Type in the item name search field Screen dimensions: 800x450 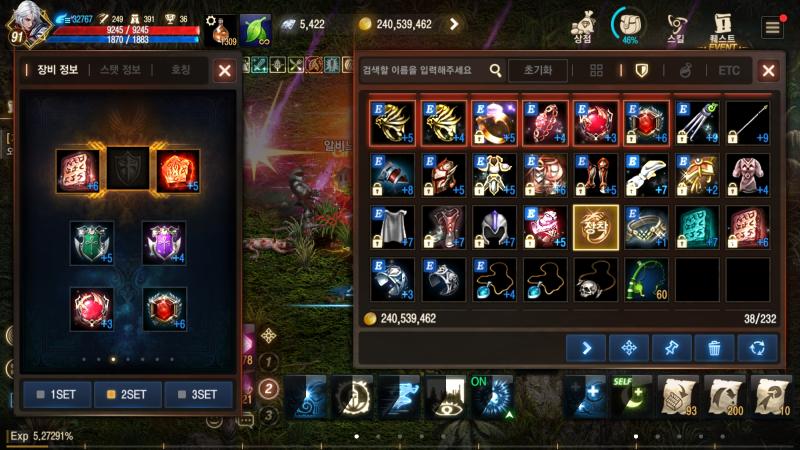(x=422, y=71)
